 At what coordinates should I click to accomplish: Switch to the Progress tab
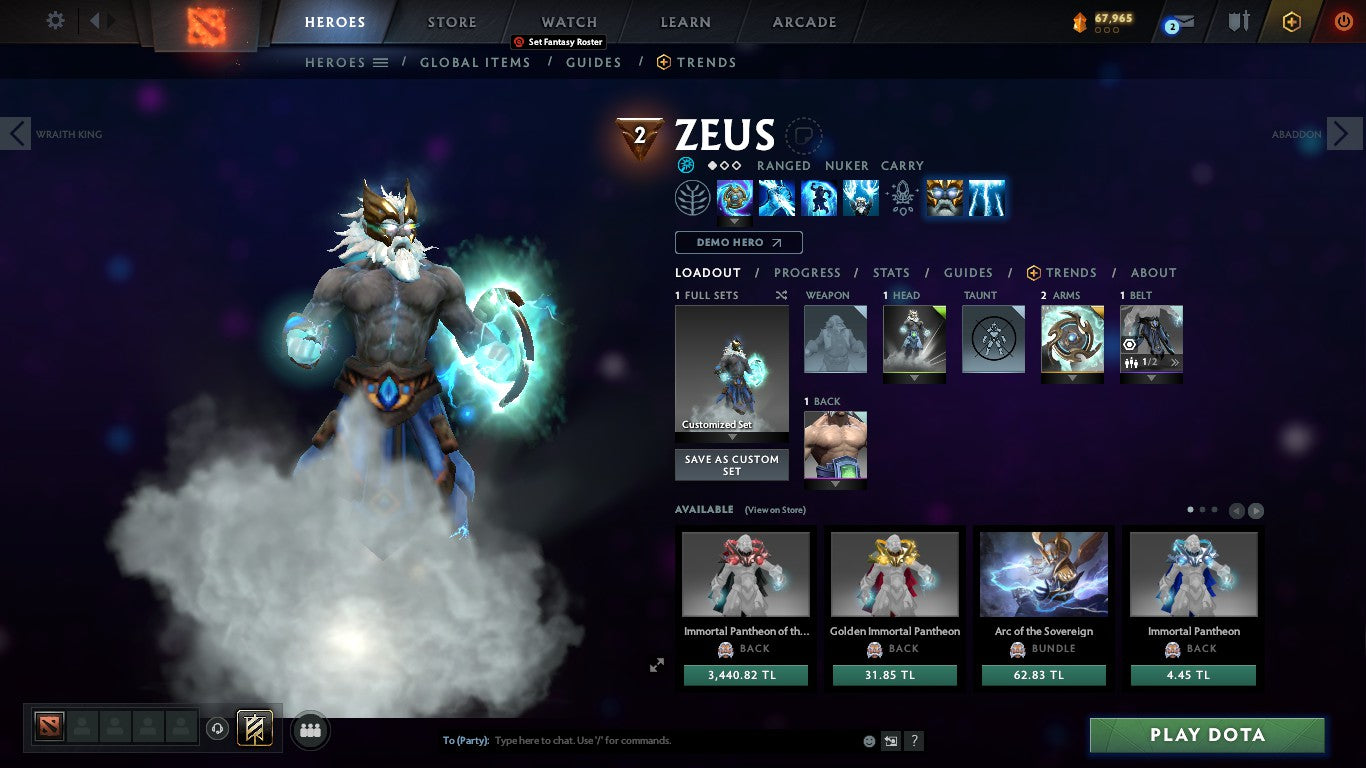pos(808,272)
